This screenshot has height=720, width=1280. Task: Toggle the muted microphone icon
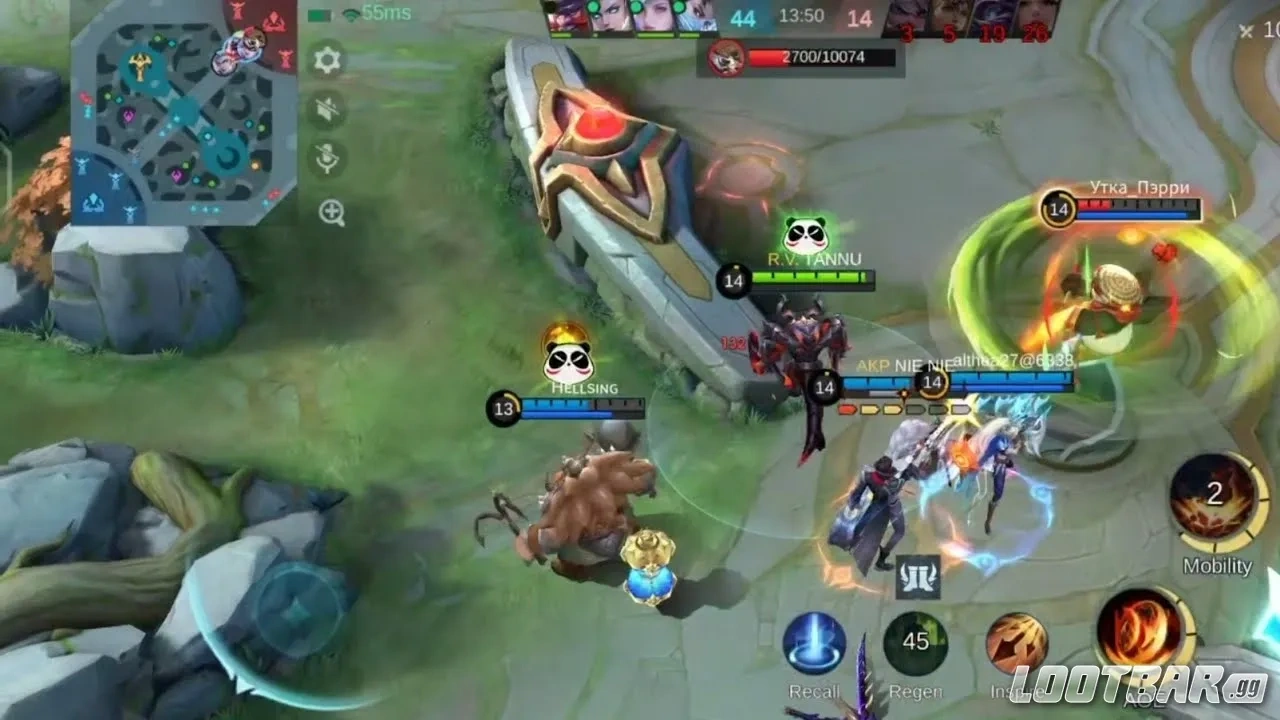329,160
